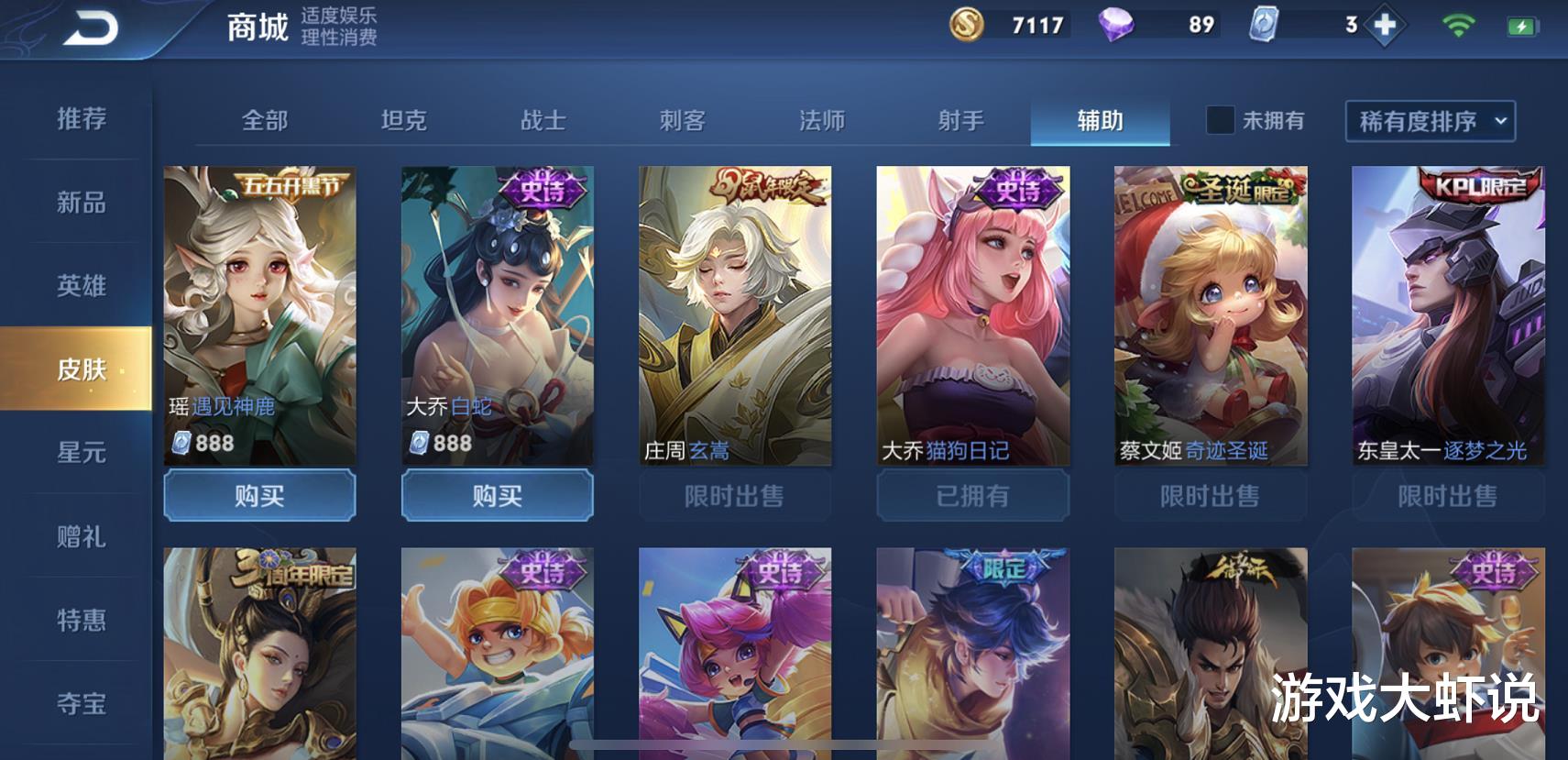Click 购买 under the 瑶遇见神鹿 skin
Viewport: 1568px width, 760px height.
[x=260, y=496]
